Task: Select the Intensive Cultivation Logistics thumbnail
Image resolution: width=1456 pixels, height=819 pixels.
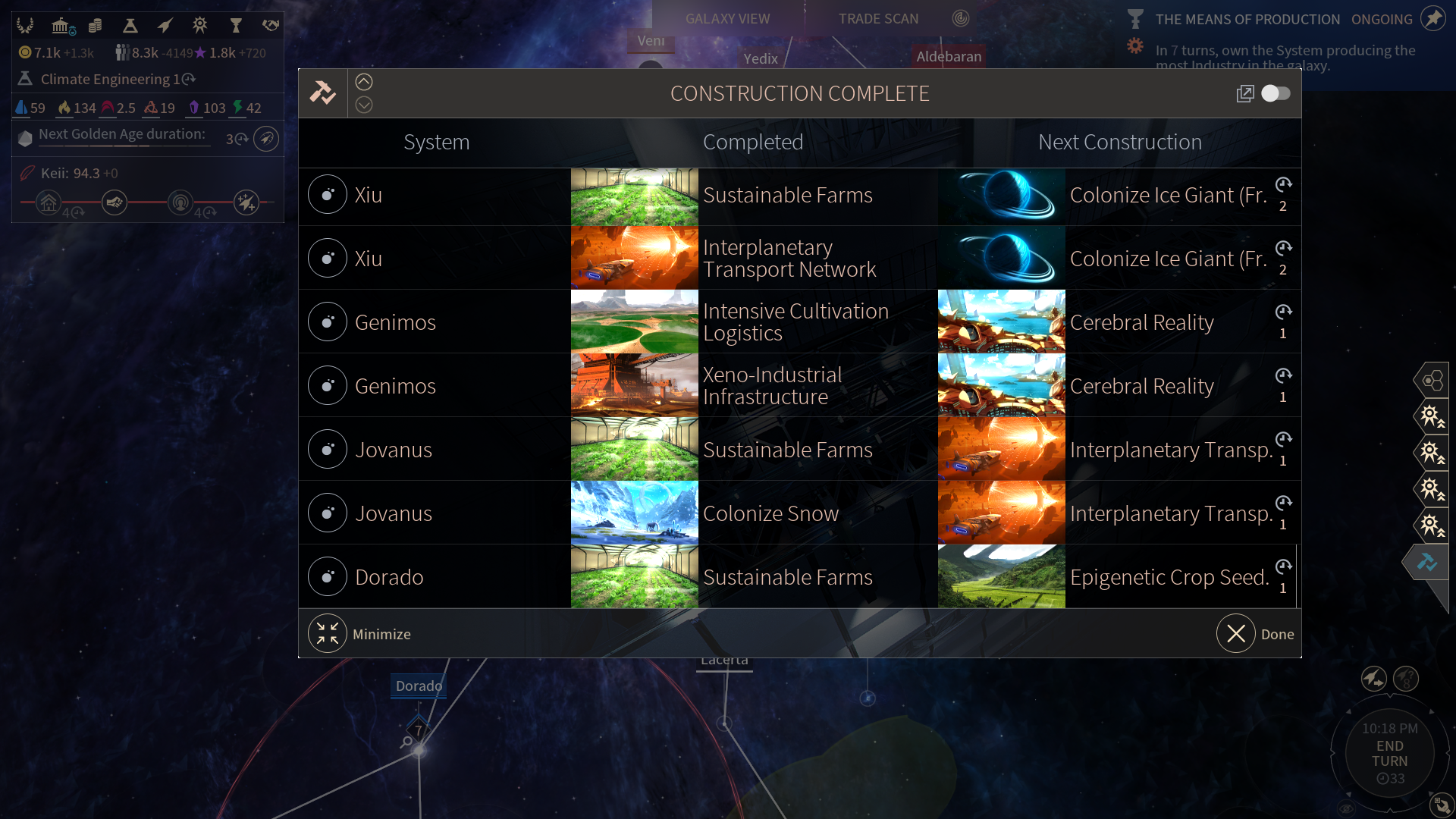Action: [x=634, y=322]
